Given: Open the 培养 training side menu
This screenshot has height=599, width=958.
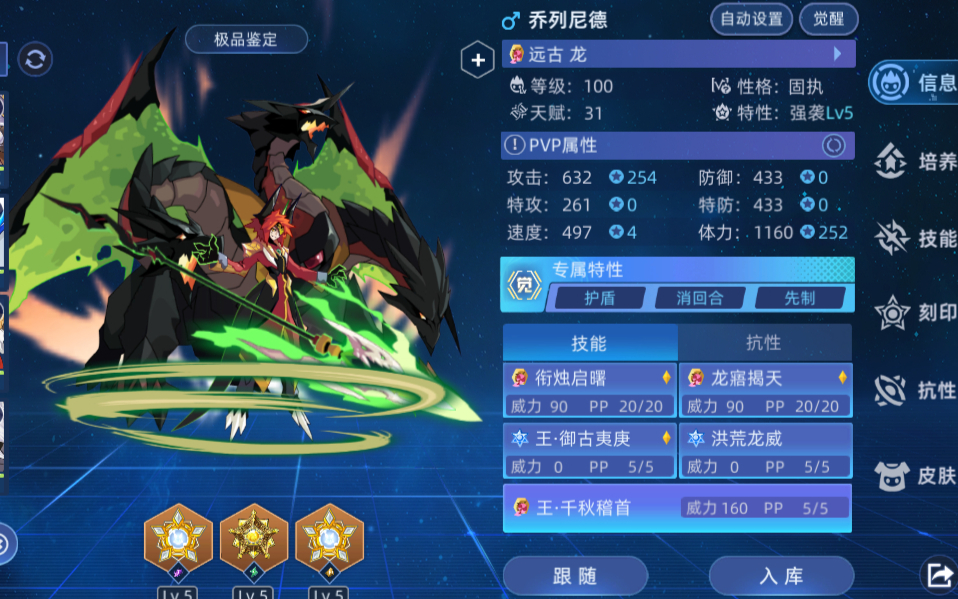Looking at the screenshot, I should [x=916, y=161].
